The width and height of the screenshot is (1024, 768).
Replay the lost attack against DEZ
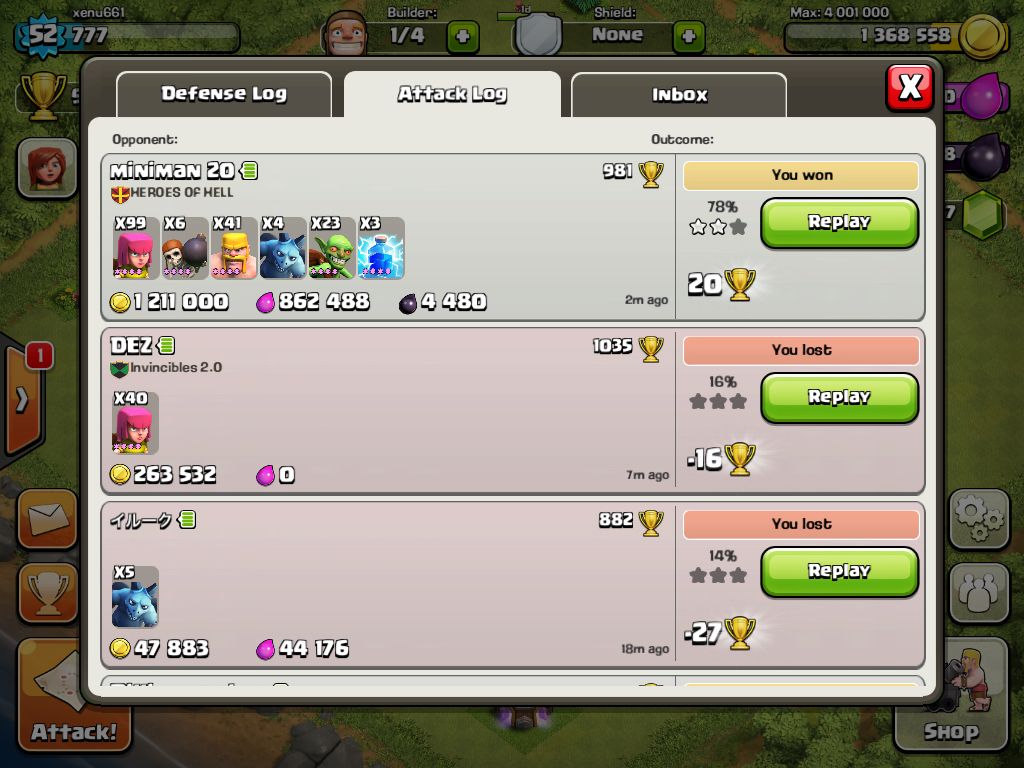click(839, 397)
